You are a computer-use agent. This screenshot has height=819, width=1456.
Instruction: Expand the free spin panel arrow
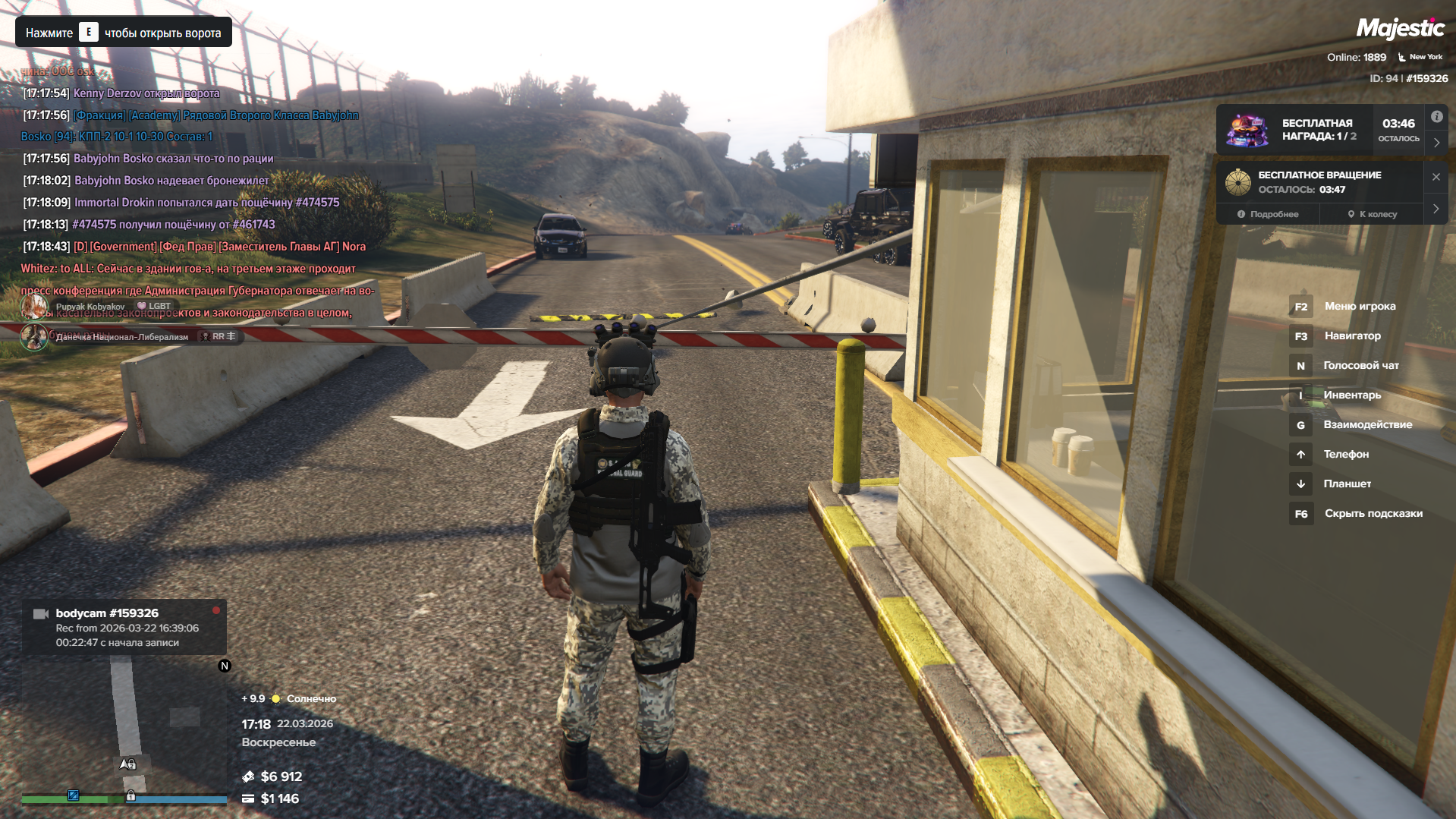[1436, 209]
